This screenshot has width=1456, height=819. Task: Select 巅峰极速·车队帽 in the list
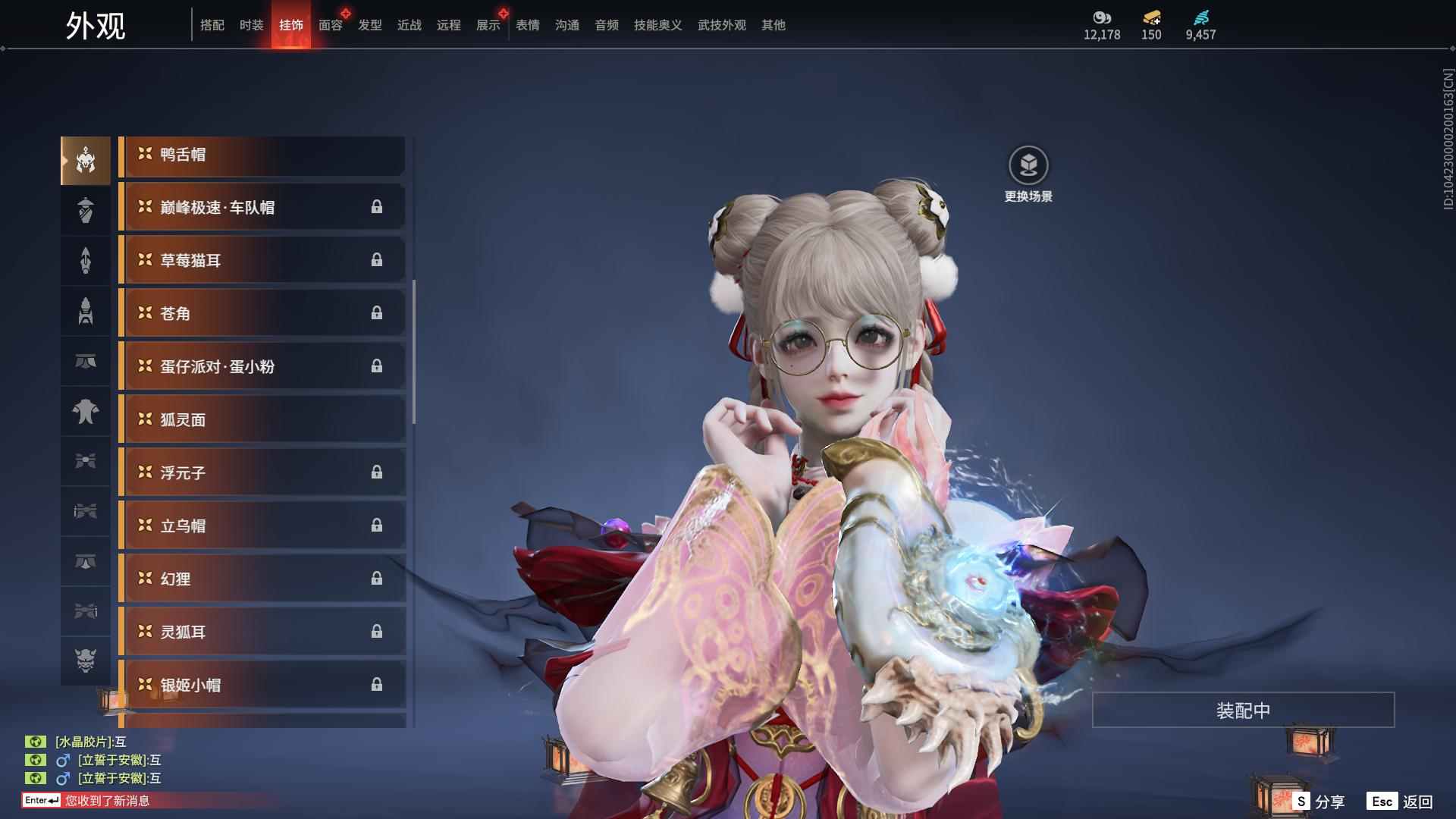click(262, 208)
